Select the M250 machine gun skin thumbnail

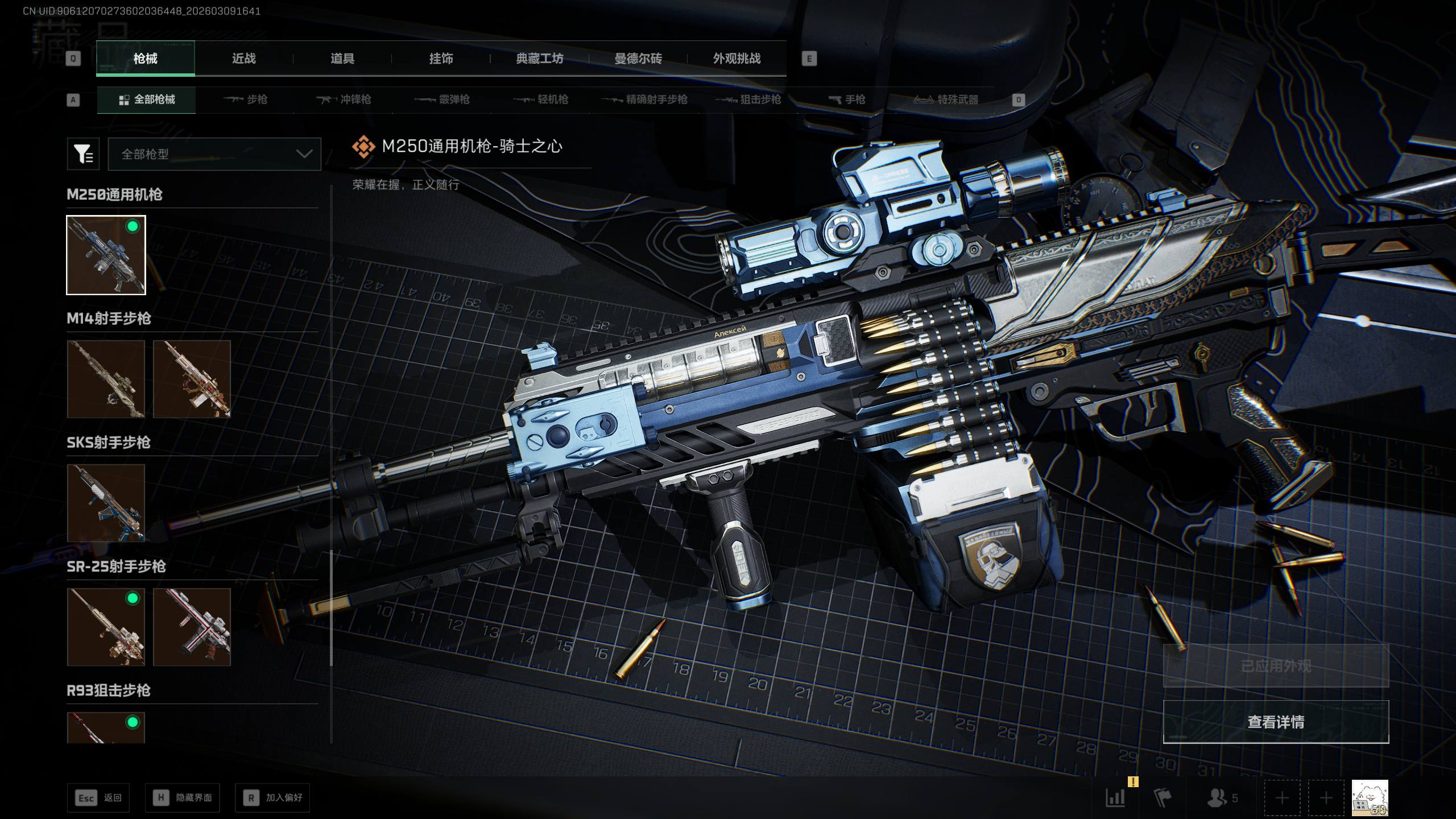tap(106, 255)
